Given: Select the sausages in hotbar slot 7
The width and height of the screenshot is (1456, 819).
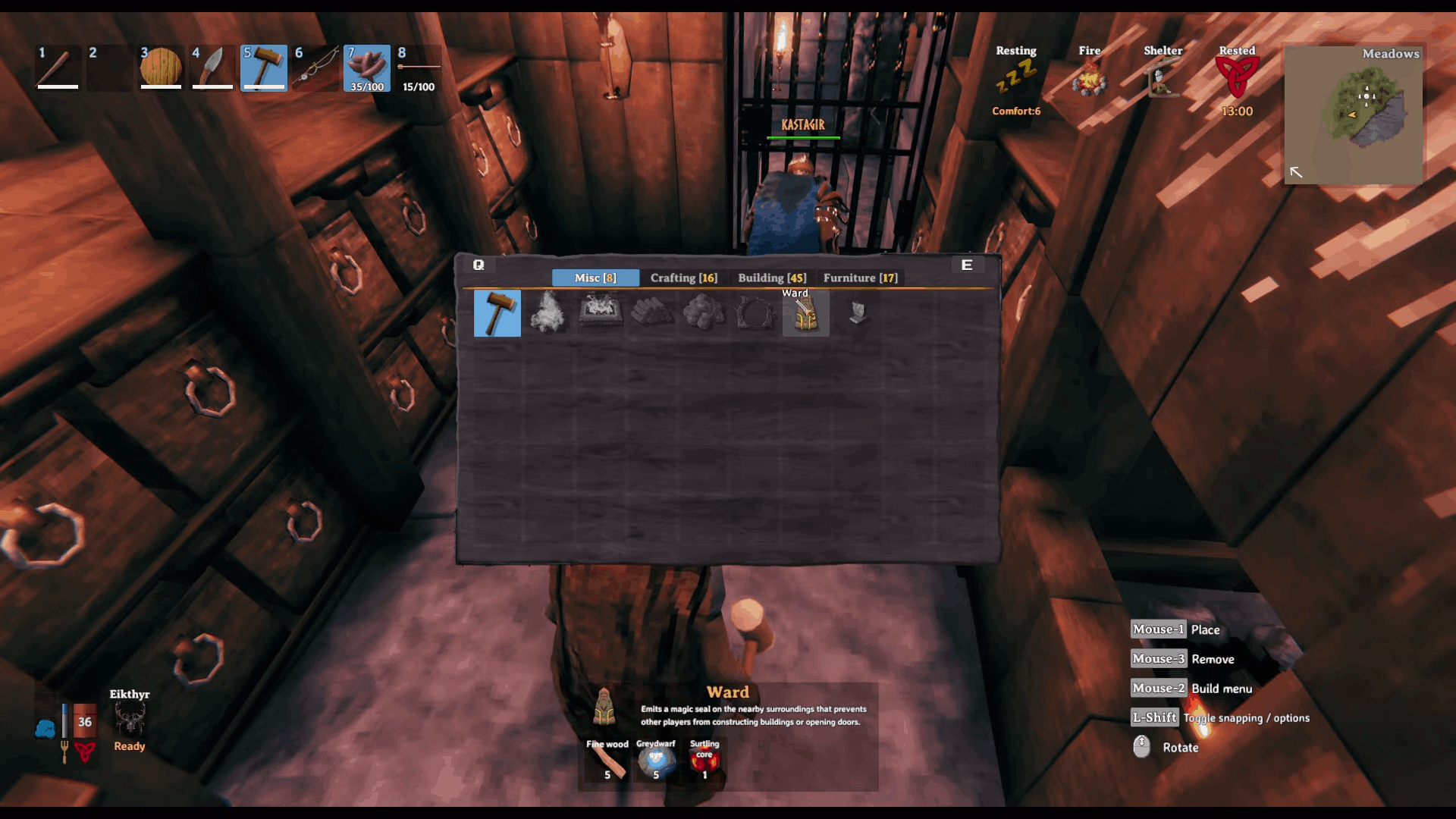Looking at the screenshot, I should (367, 67).
